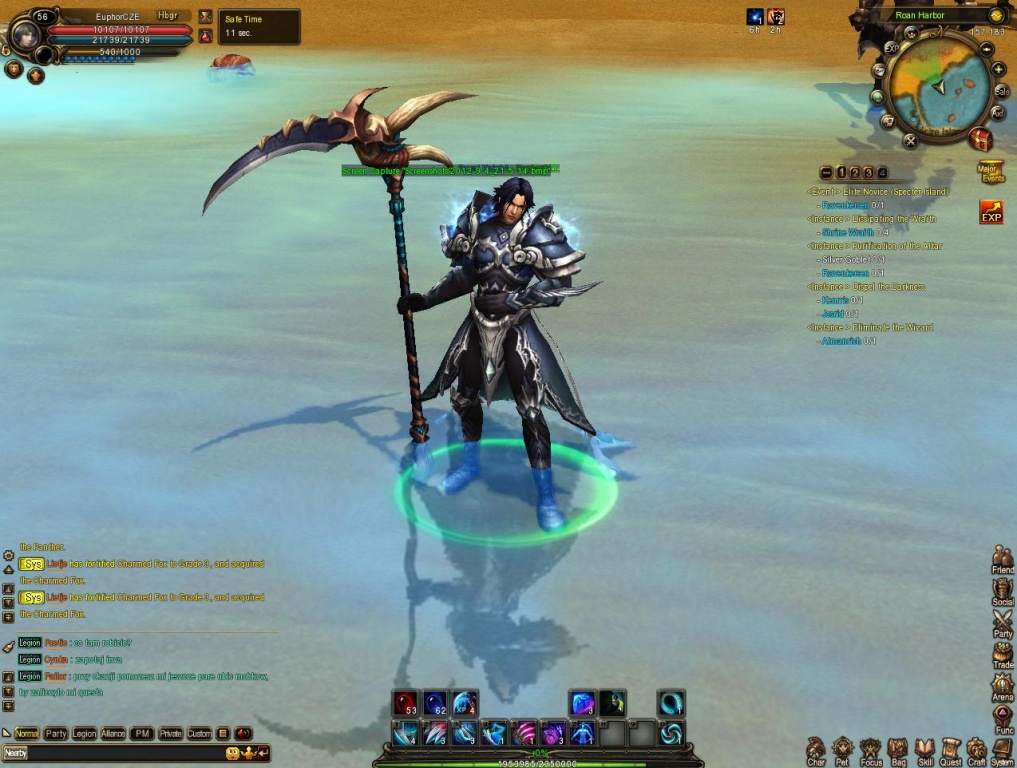1017x768 pixels.
Task: Open the Craft menu
Action: 977,749
